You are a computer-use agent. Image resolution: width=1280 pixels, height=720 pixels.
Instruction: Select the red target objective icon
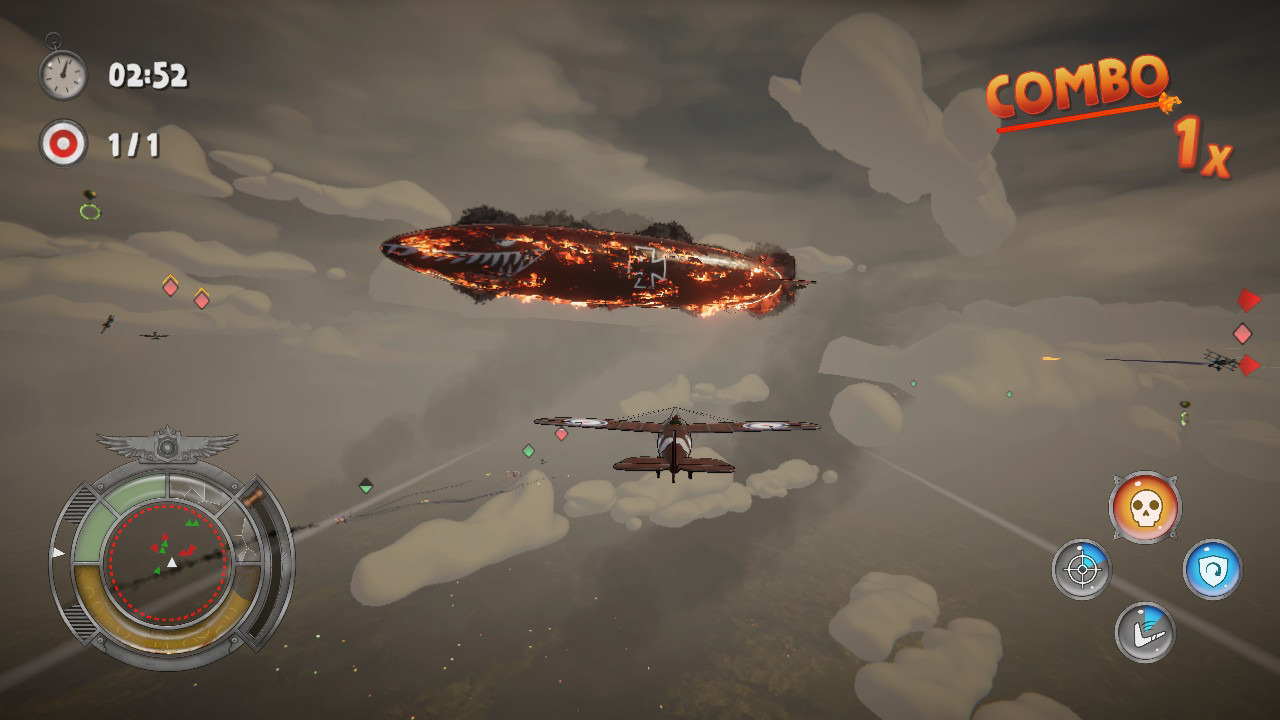tap(63, 145)
